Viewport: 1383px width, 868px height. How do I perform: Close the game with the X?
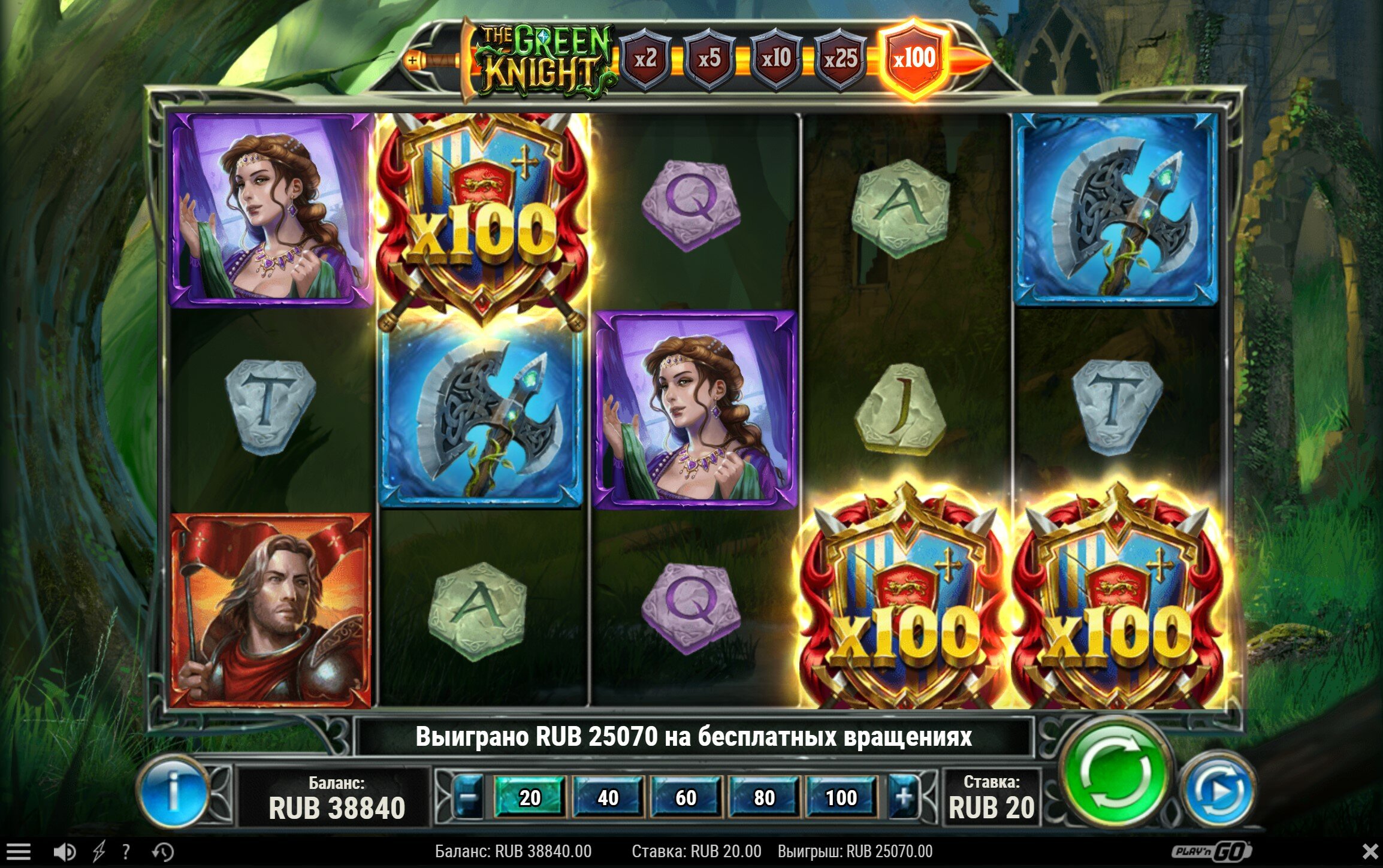click(x=1370, y=851)
